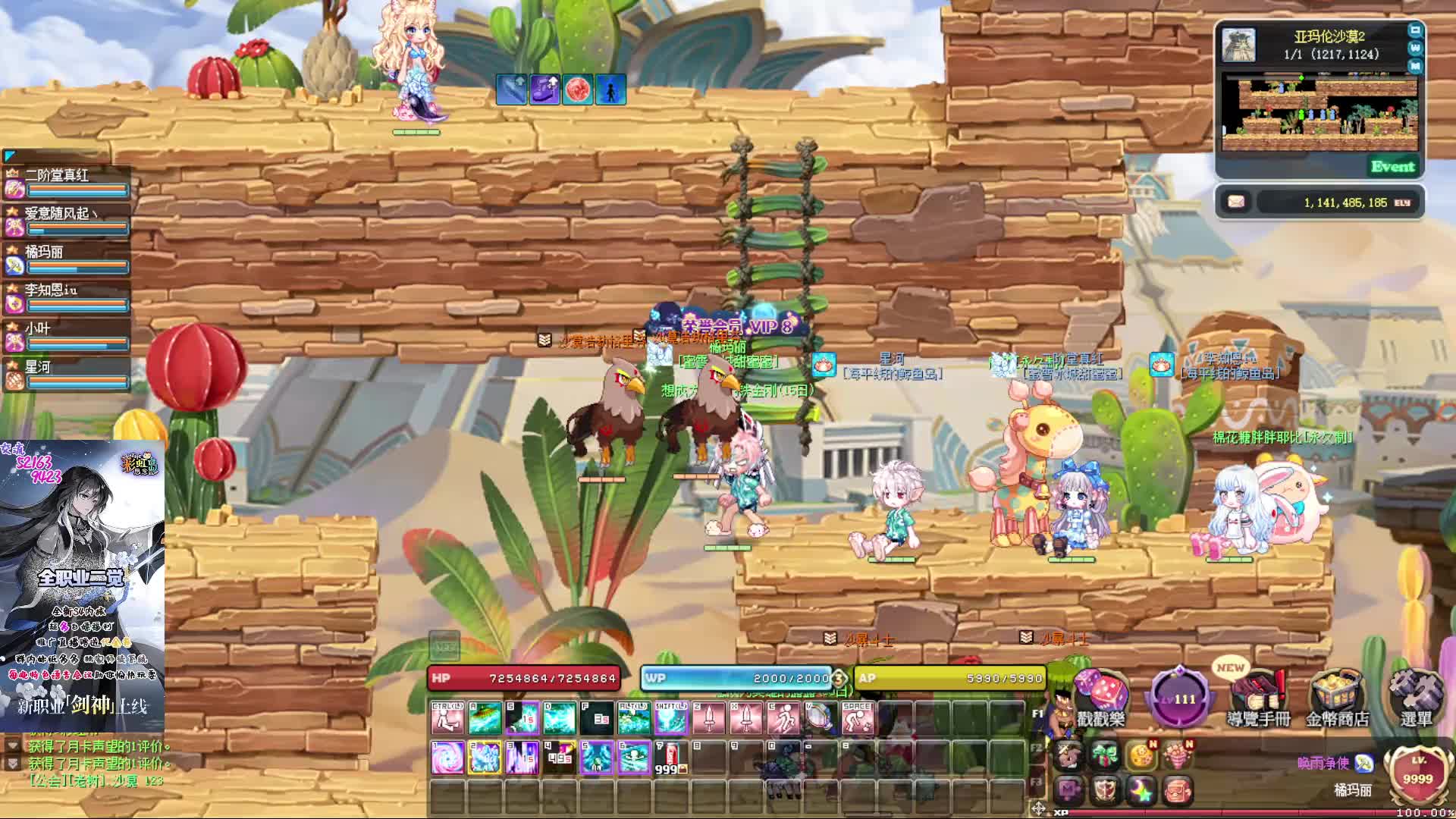1456x819 pixels.
Task: Click the M button on the minimap panel
Action: (x=1415, y=66)
